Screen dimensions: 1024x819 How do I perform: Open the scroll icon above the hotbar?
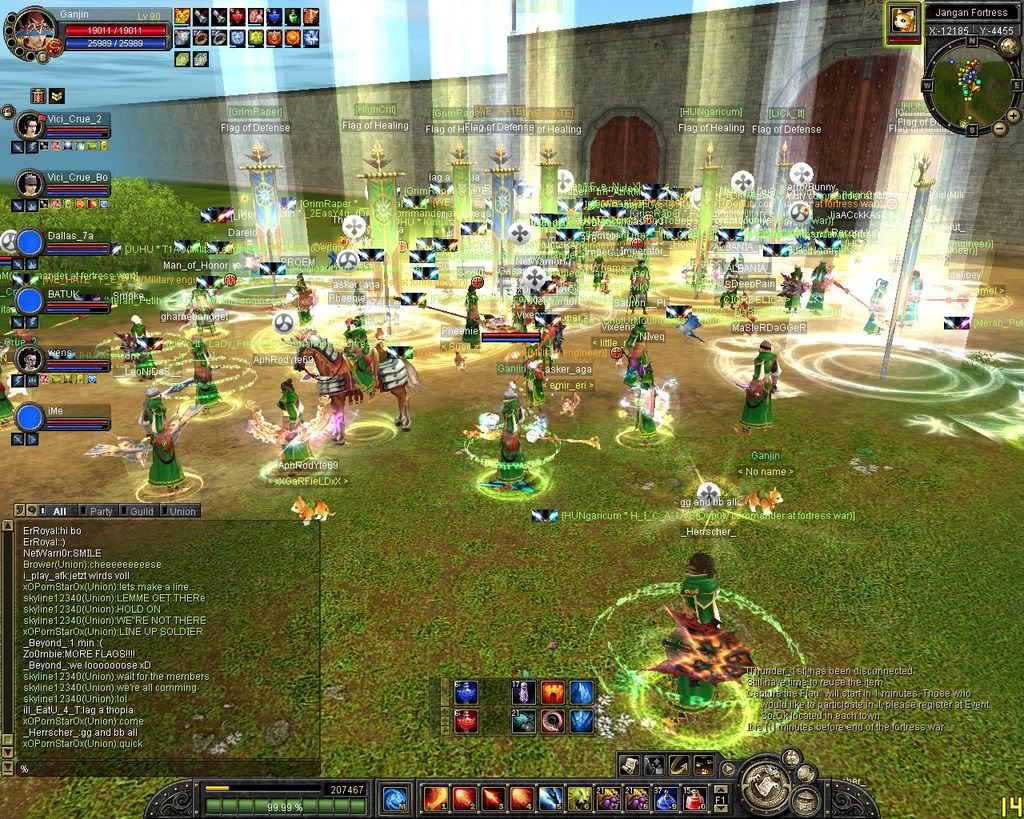point(629,765)
